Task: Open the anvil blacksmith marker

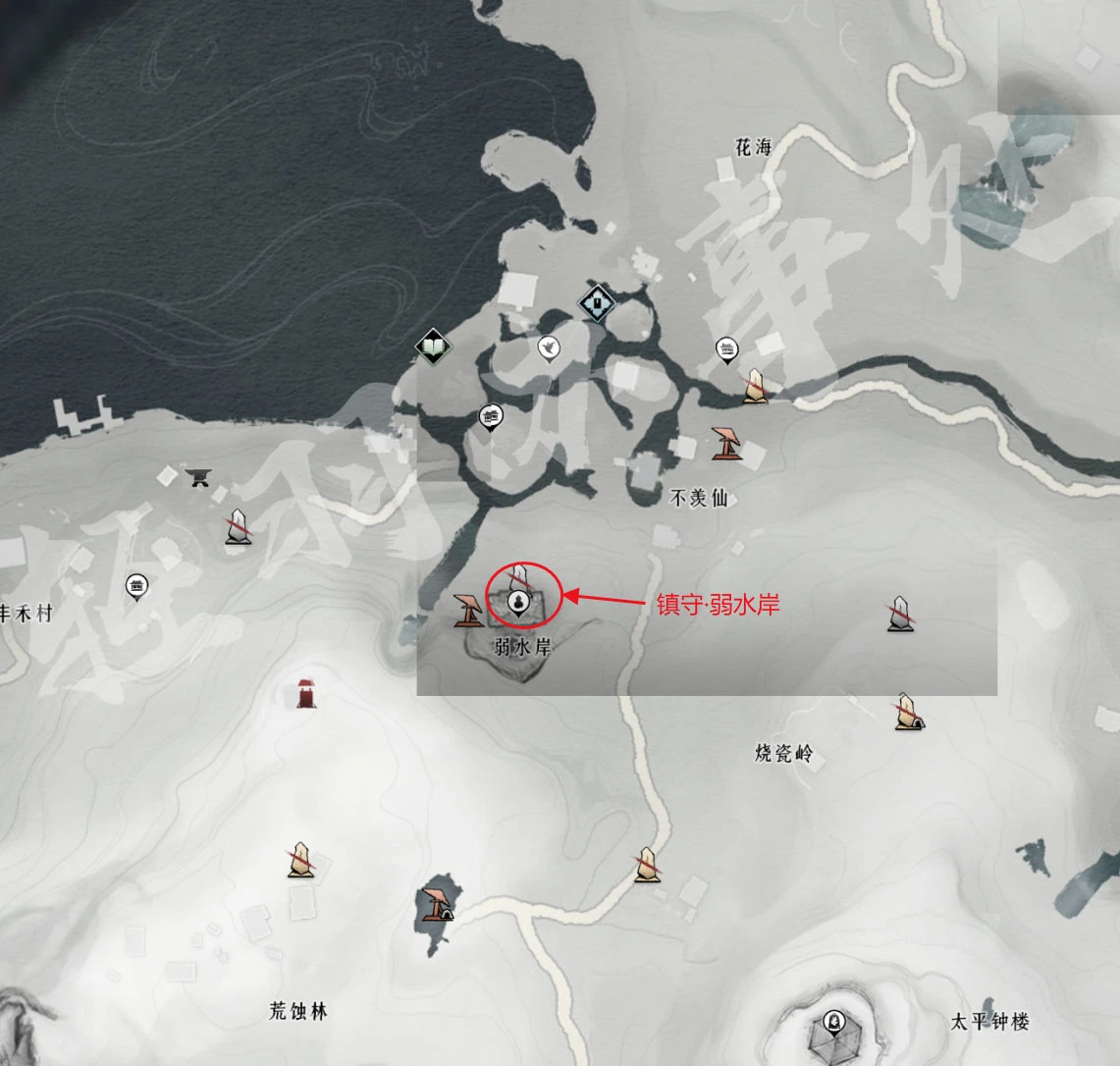Action: [200, 477]
